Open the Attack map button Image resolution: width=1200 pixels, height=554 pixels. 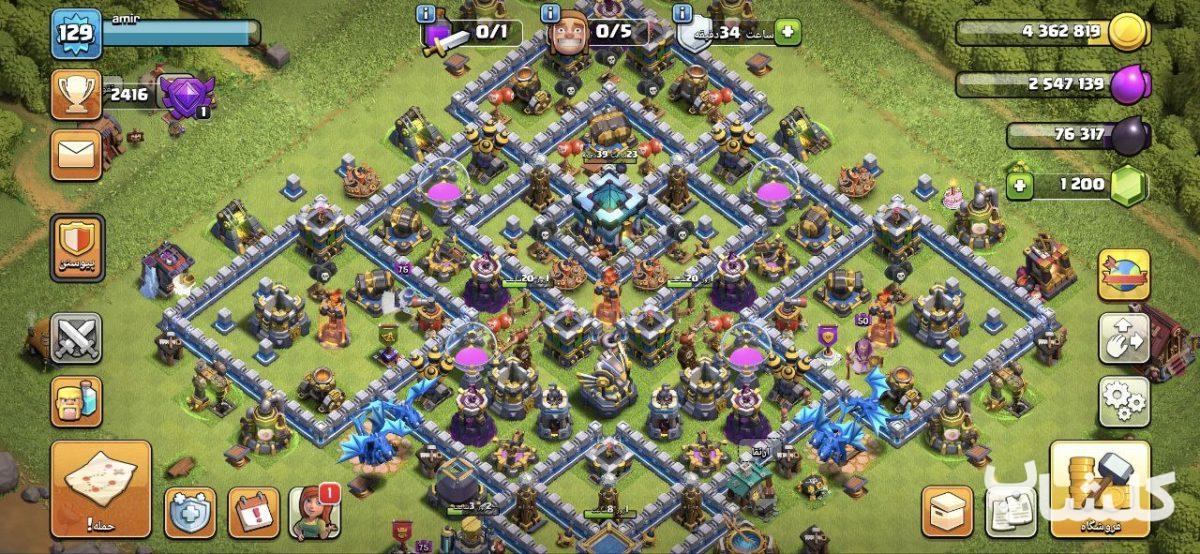tap(101, 490)
